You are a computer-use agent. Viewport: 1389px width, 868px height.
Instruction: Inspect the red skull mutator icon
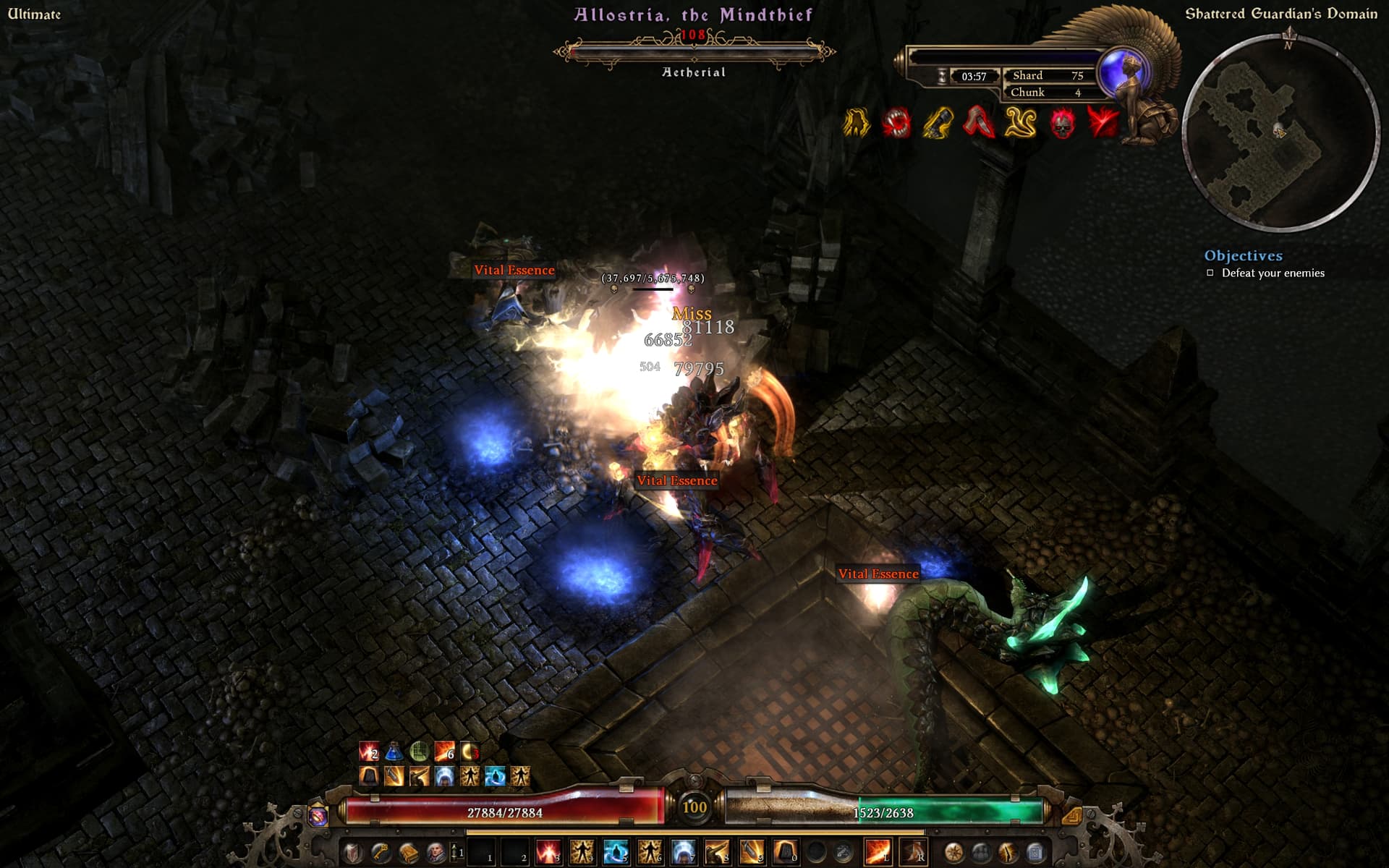click(1061, 124)
